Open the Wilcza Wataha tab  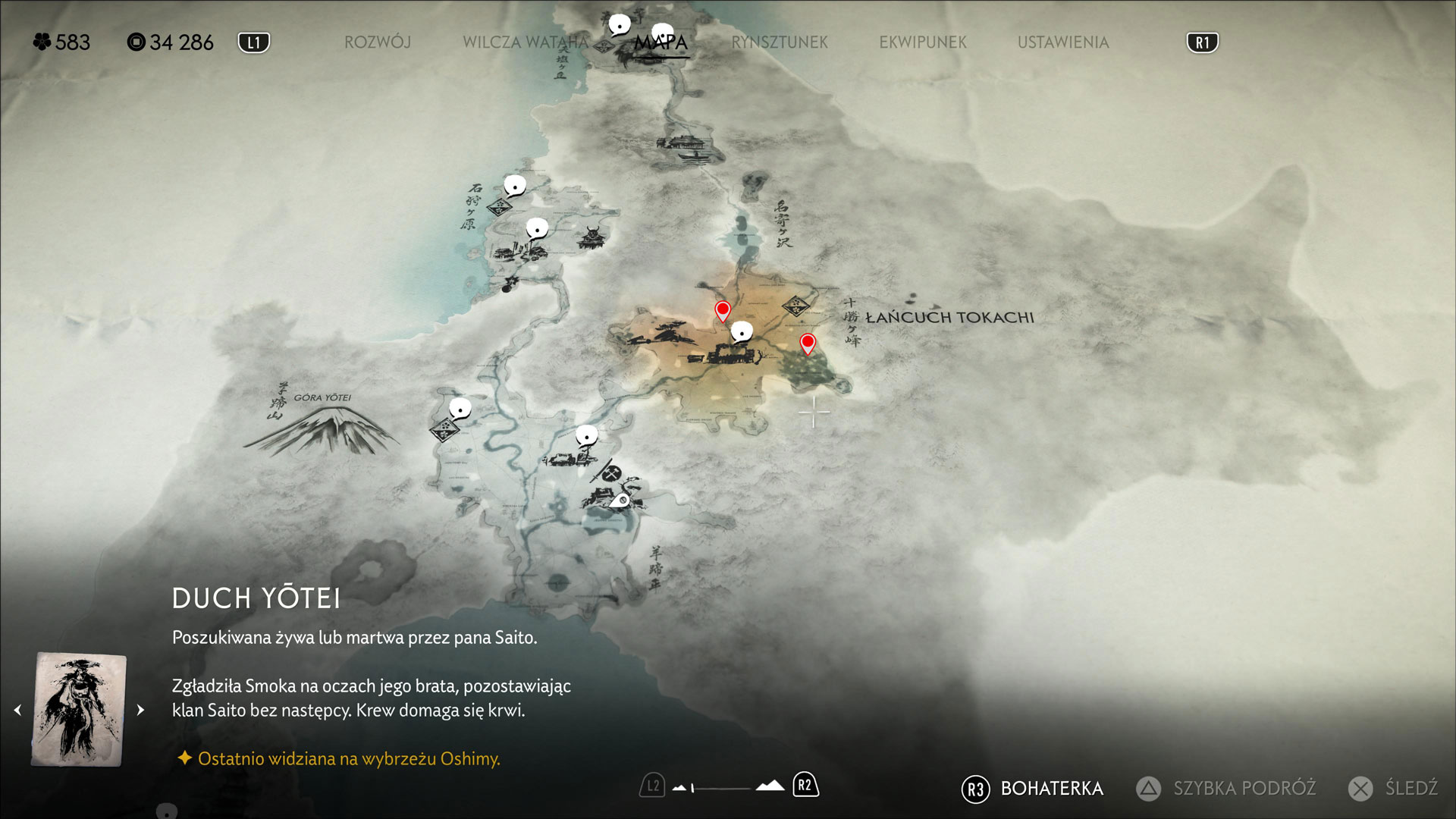[x=525, y=42]
